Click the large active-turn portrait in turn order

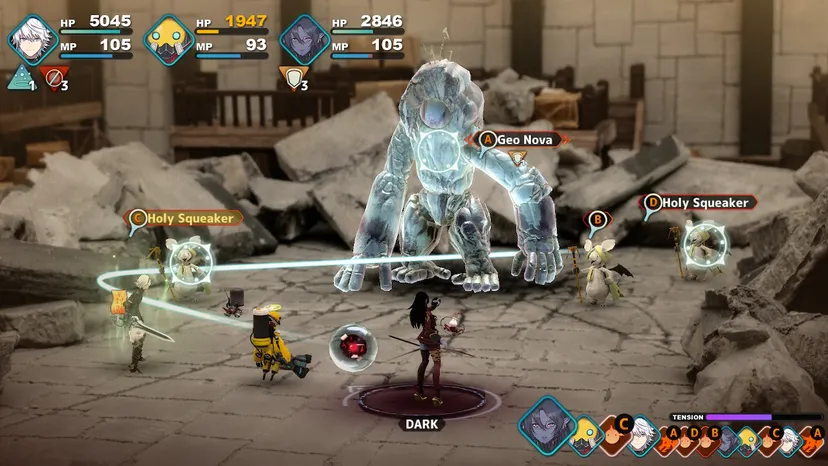(548, 424)
